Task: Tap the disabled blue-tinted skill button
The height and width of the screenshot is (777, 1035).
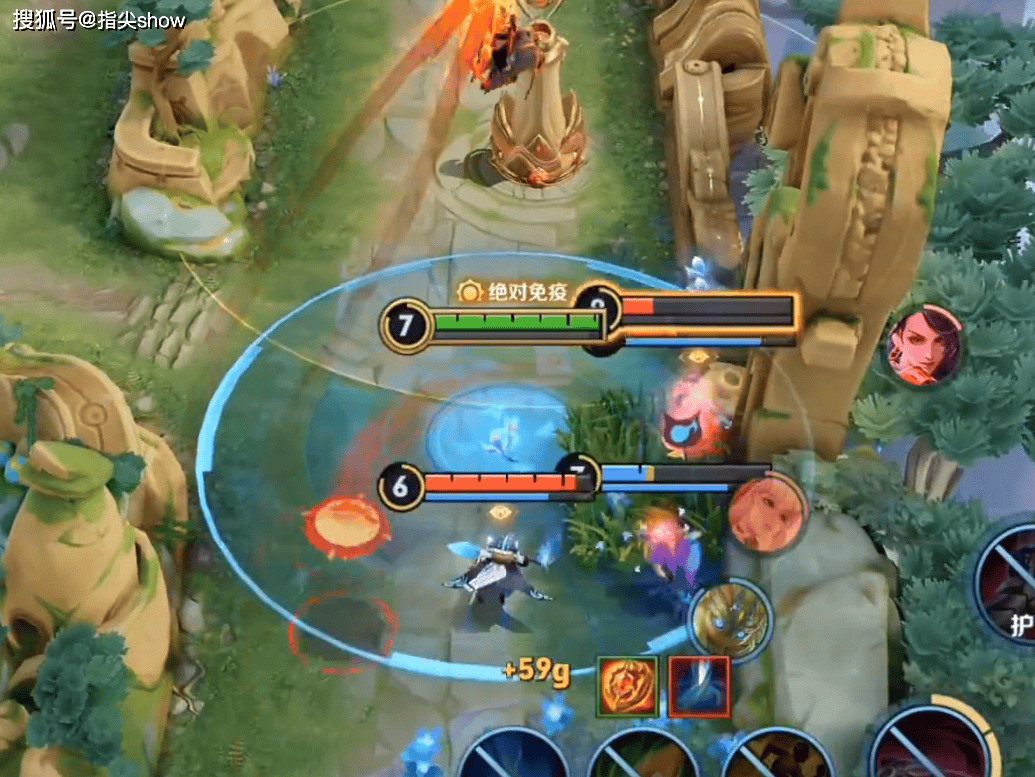Action: tap(514, 757)
